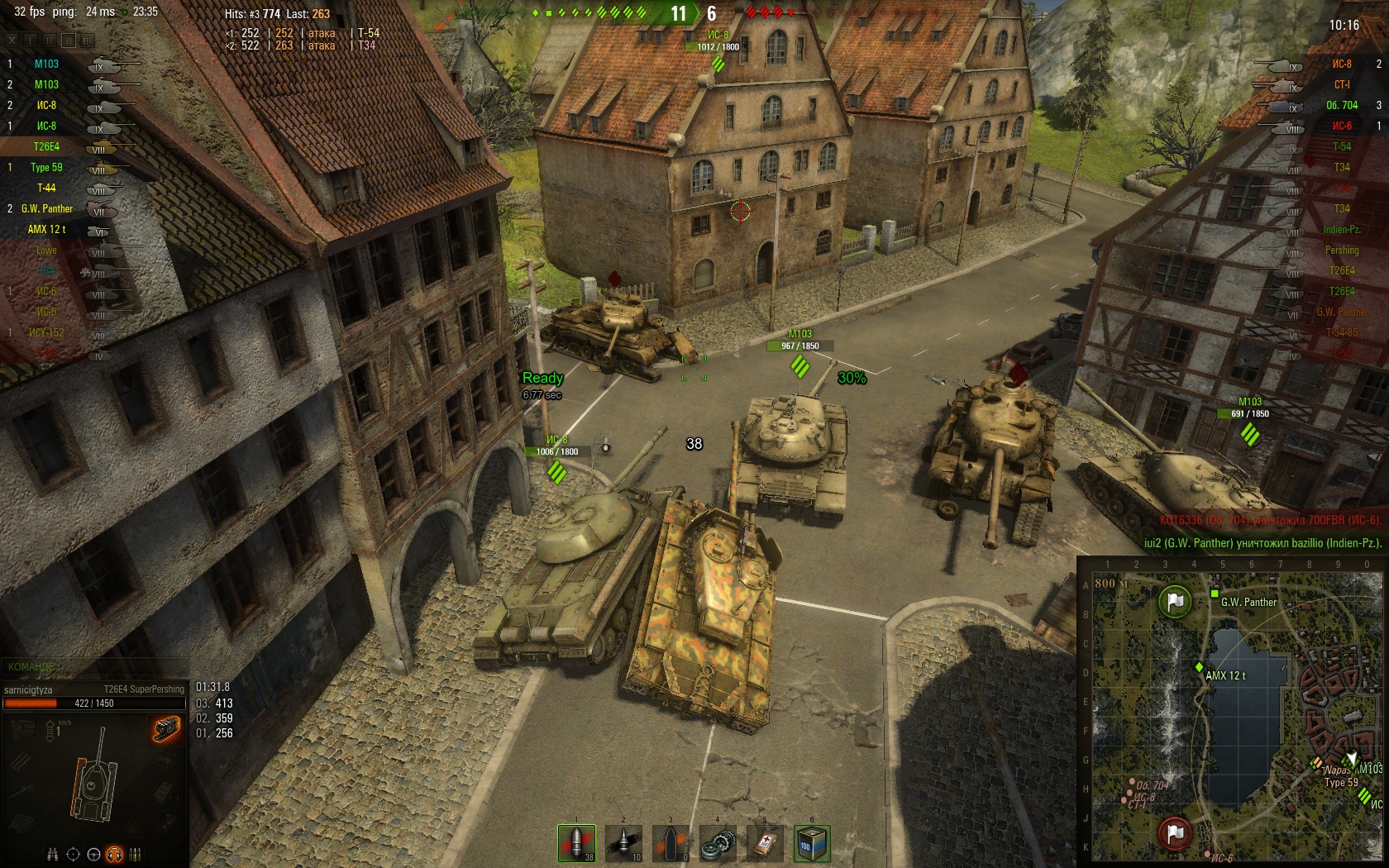Viewport: 1389px width, 868px height.
Task: Select the Type 59 row in the allied list
Action: [46, 167]
